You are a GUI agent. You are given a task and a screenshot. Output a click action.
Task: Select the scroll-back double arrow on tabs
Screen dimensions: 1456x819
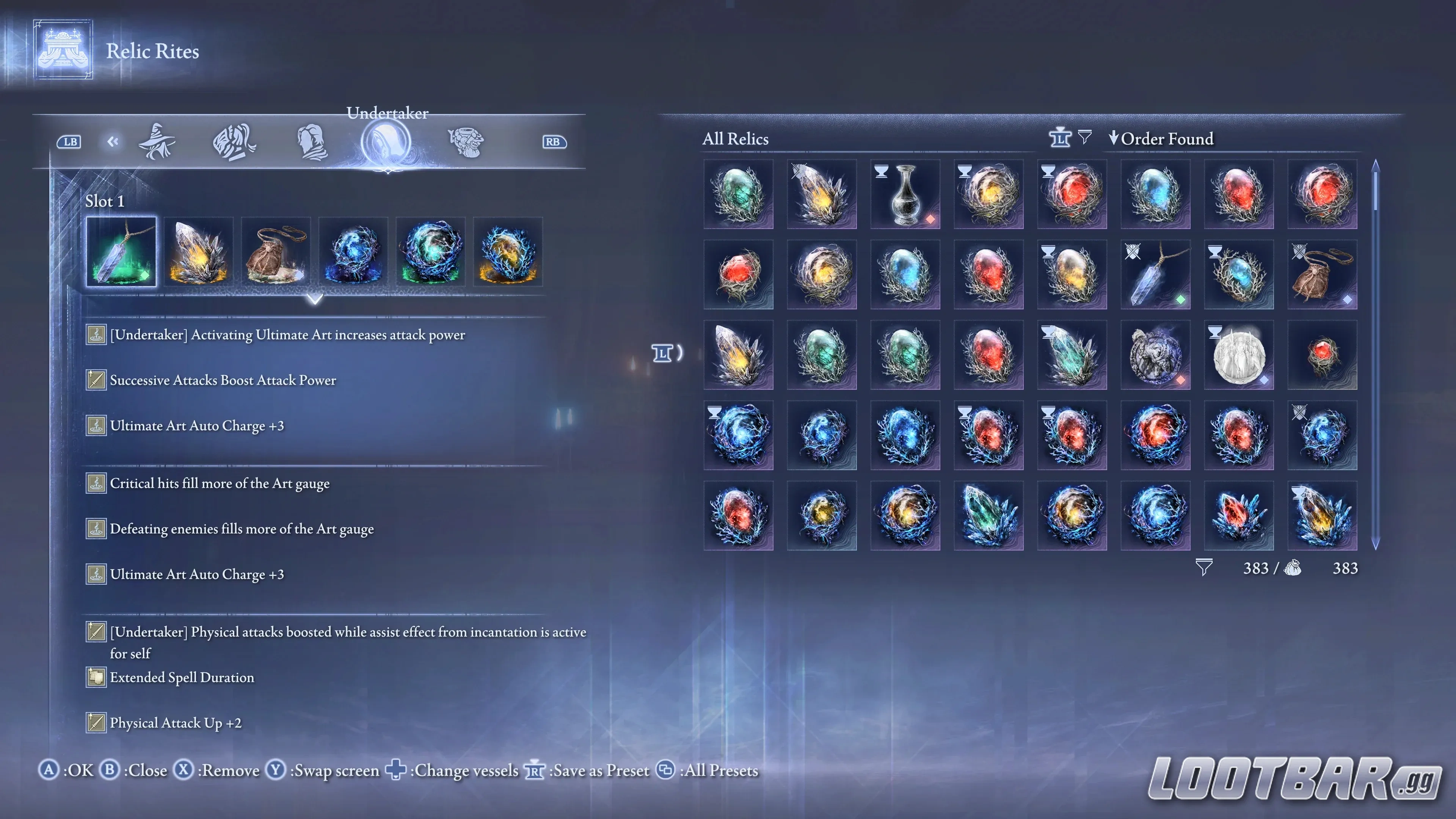tap(113, 141)
